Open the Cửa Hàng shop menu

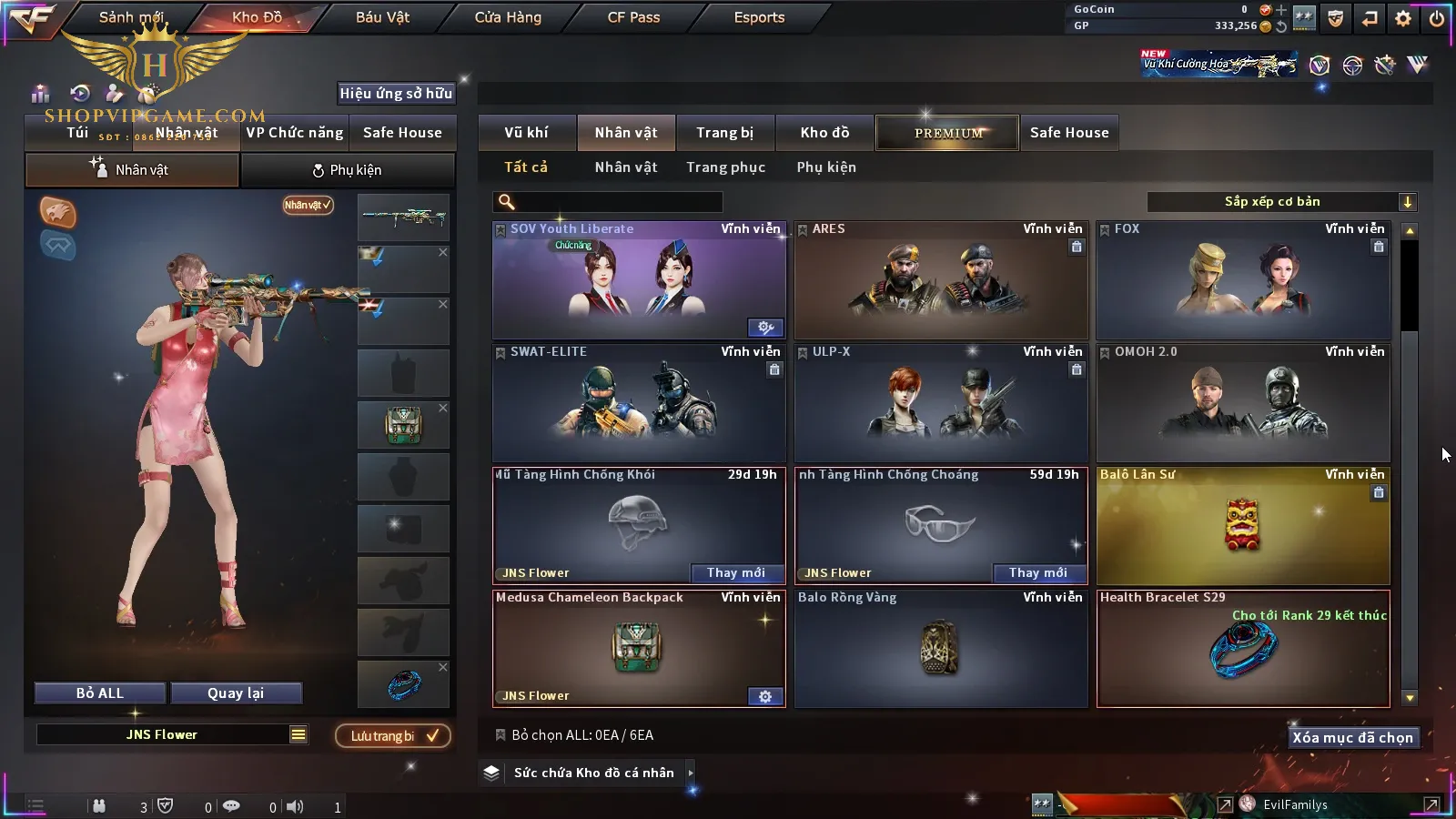pos(508,17)
